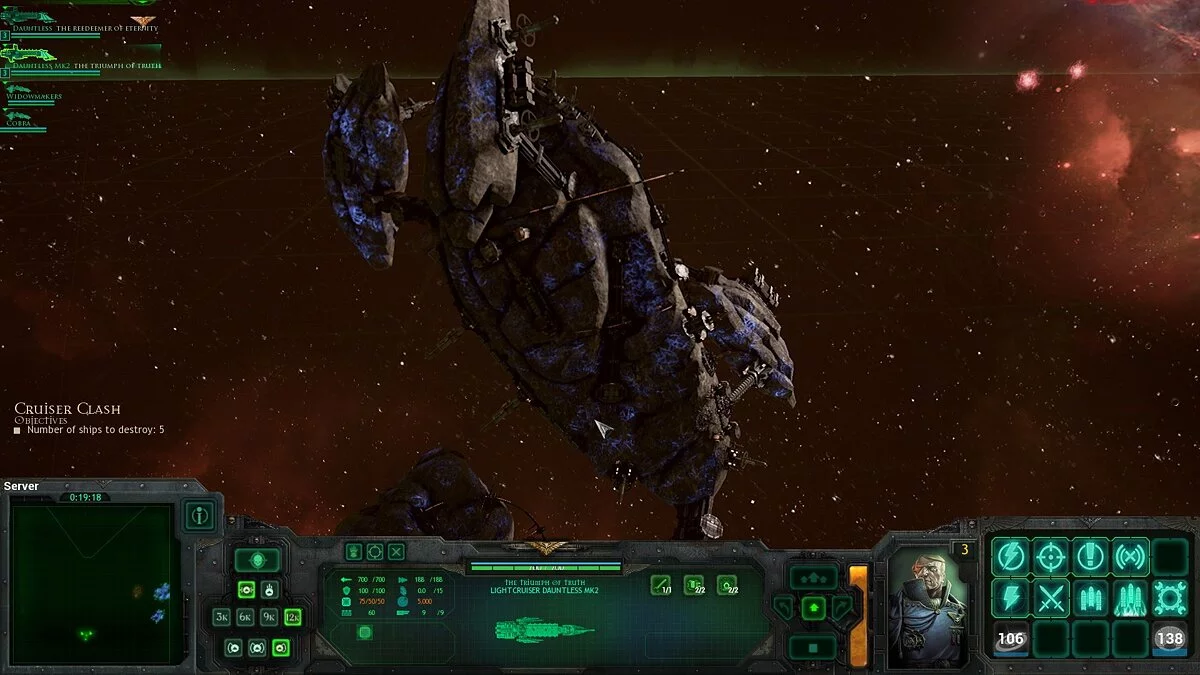Click the X icon above ship stats

click(397, 551)
